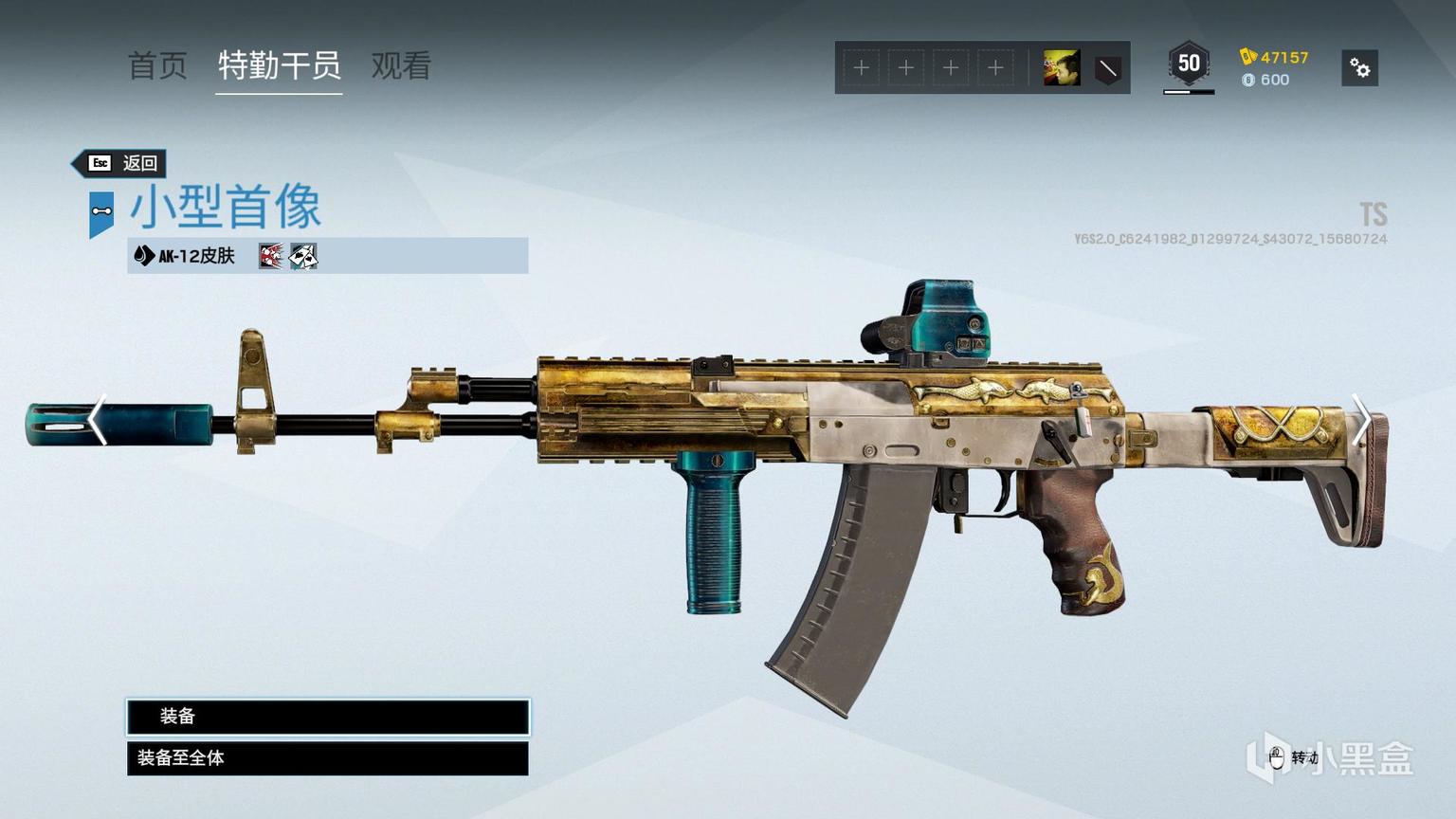Click the 返回 back button
The height and width of the screenshot is (819, 1456).
click(x=121, y=163)
